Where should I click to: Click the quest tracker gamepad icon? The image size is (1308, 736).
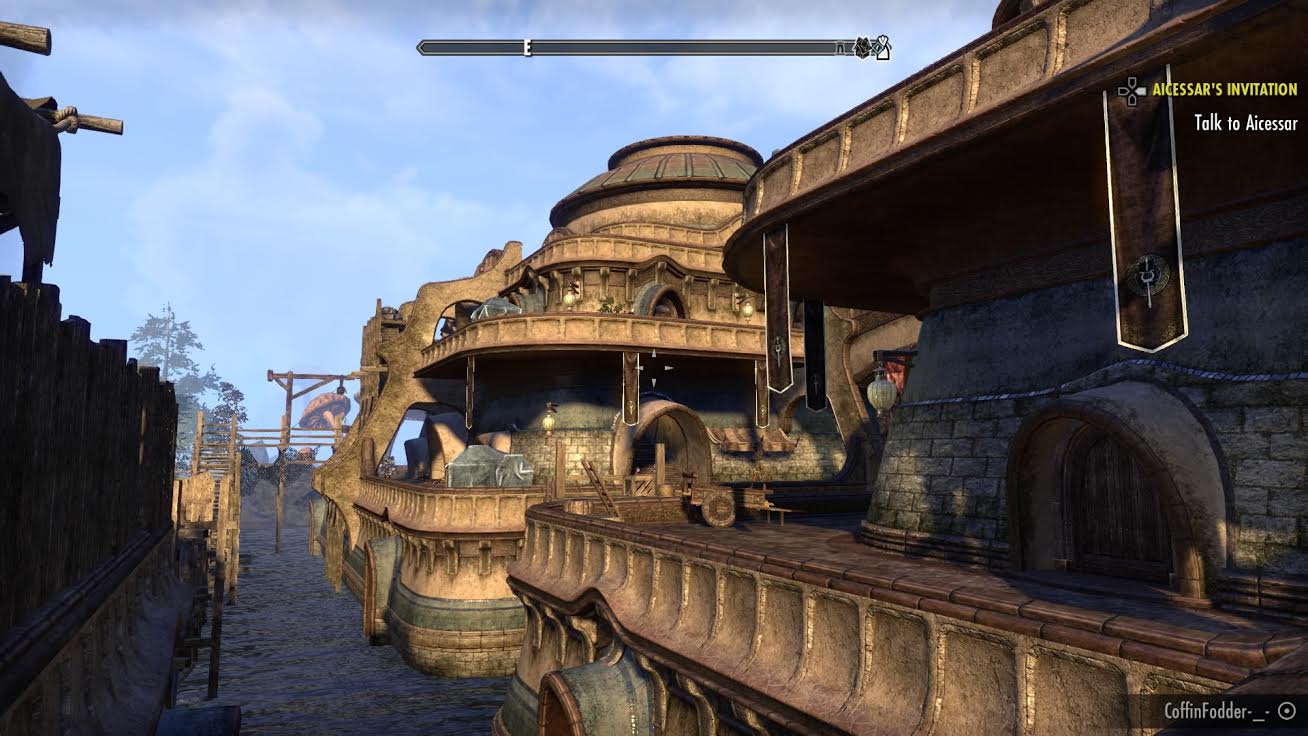[1131, 91]
